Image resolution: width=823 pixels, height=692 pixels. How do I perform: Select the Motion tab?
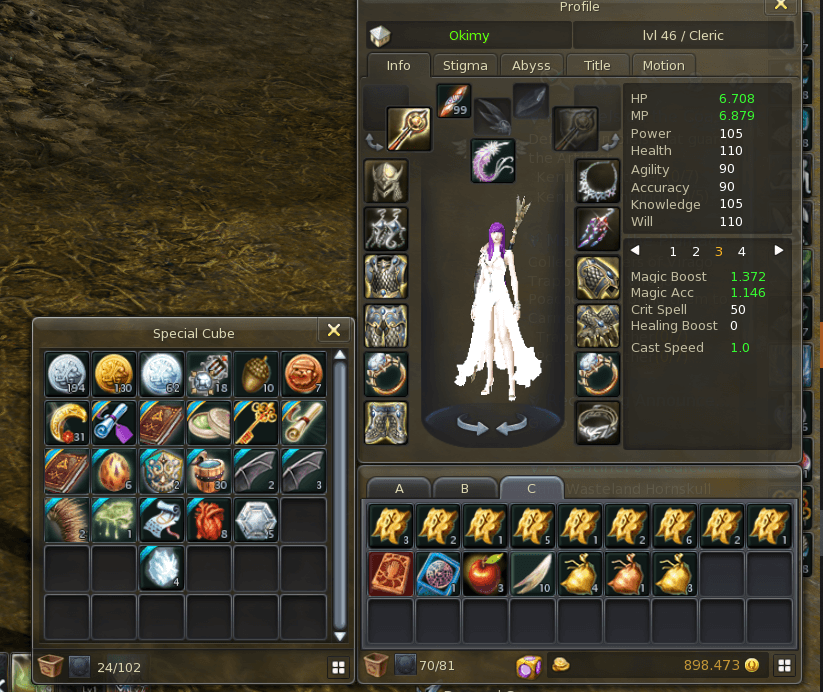[664, 65]
